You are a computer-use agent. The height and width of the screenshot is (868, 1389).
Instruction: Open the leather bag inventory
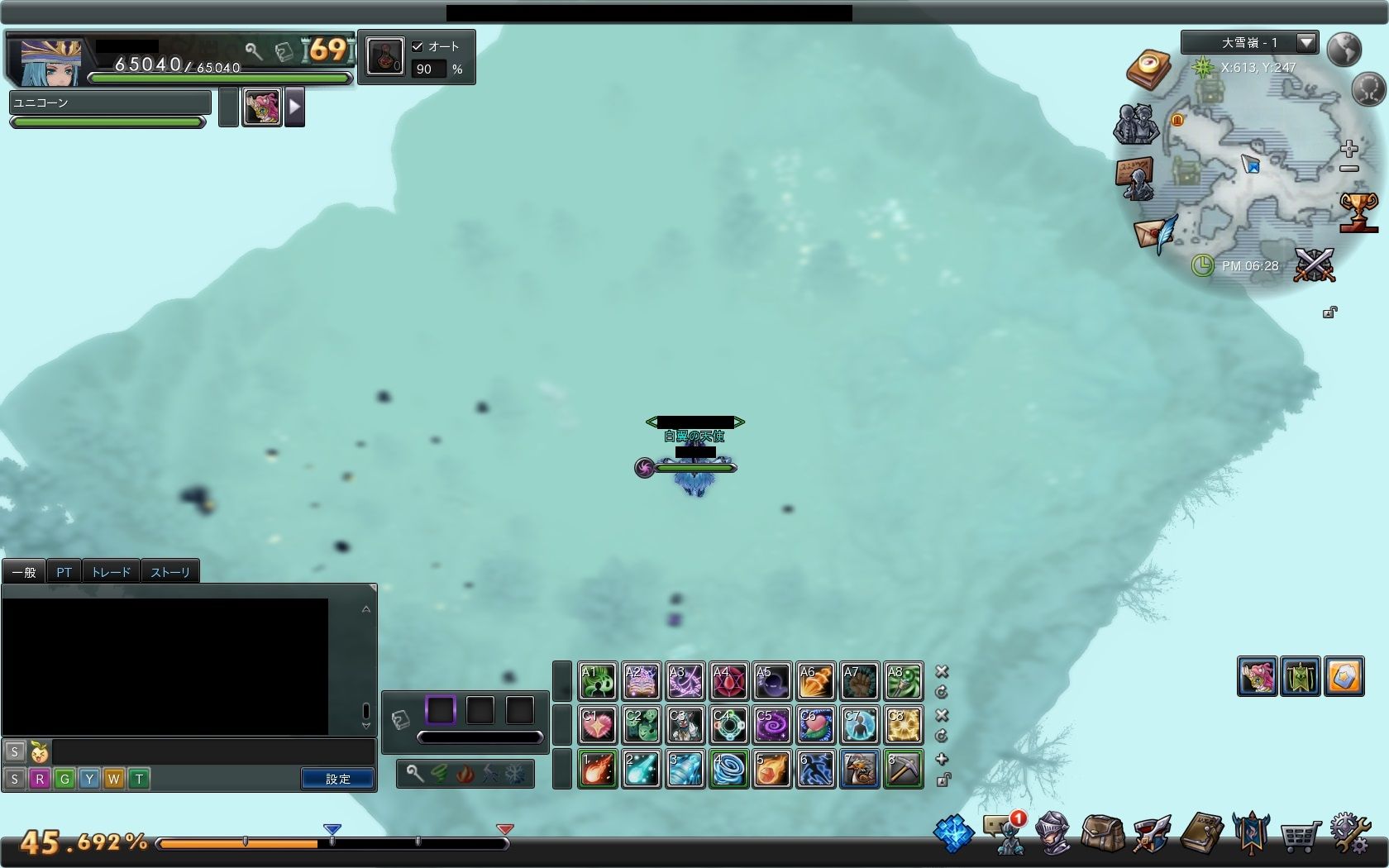[1102, 833]
